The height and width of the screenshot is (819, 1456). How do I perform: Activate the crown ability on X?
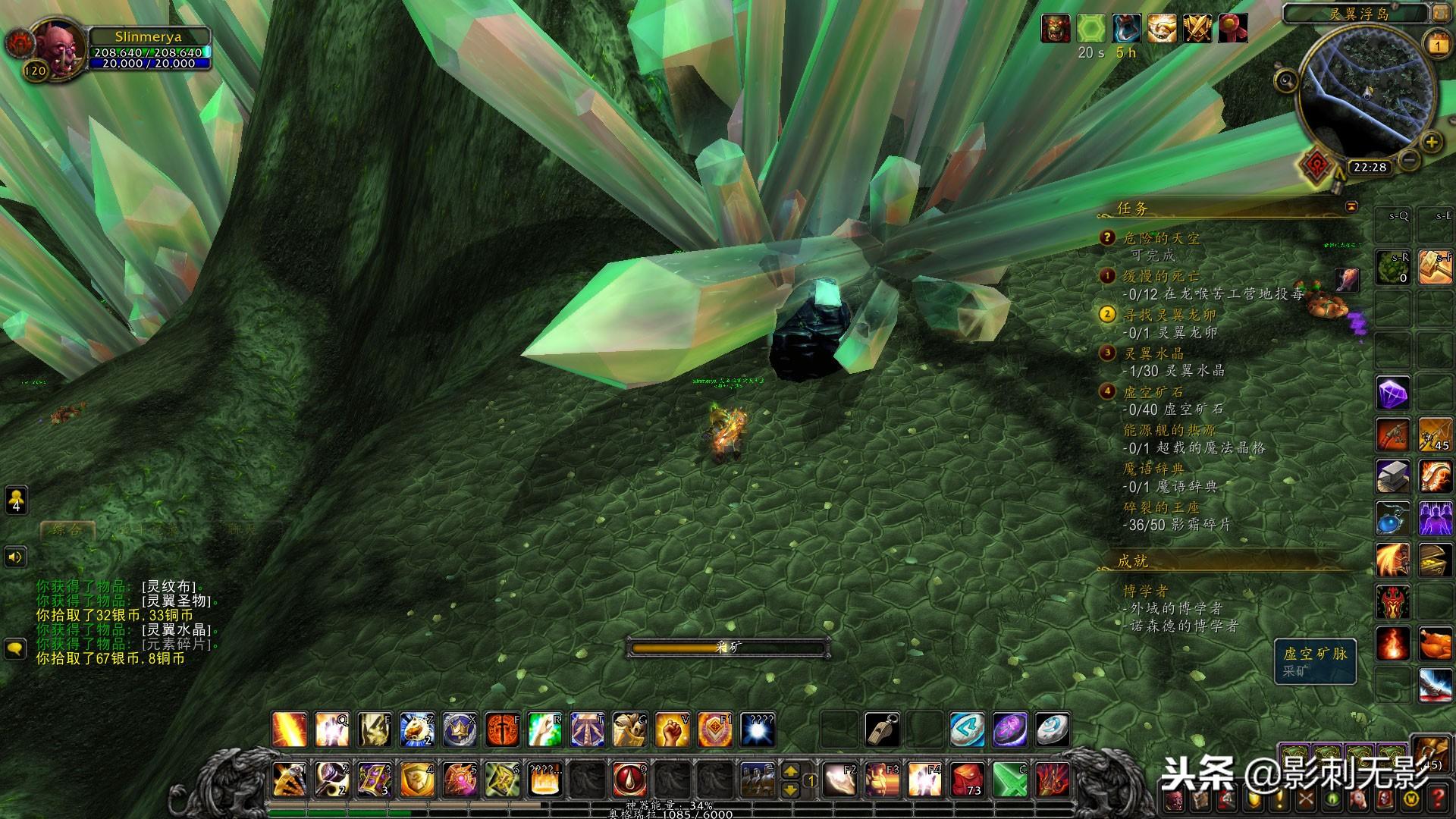click(x=460, y=730)
